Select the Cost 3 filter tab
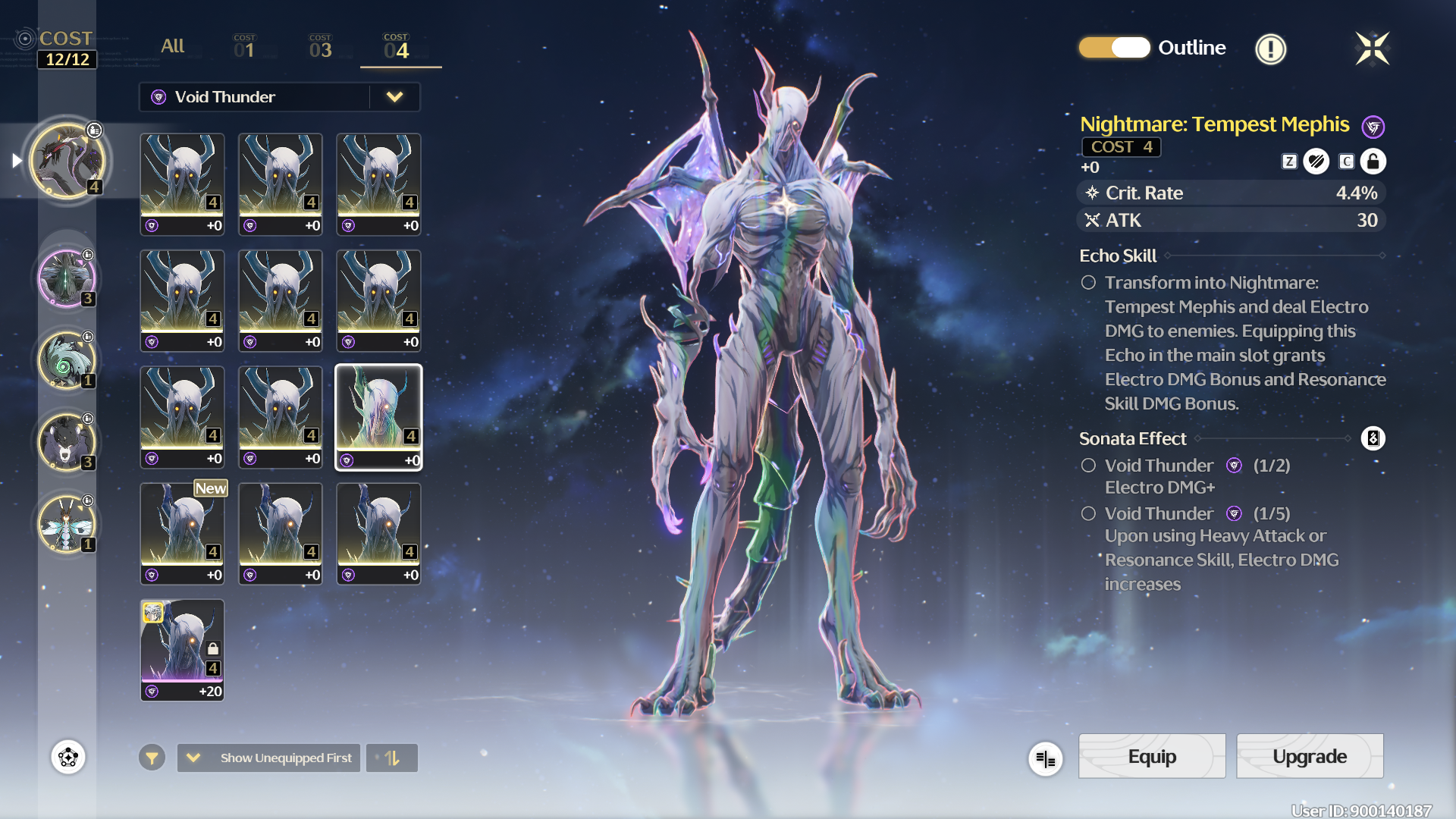The image size is (1456, 819). pyautogui.click(x=320, y=47)
